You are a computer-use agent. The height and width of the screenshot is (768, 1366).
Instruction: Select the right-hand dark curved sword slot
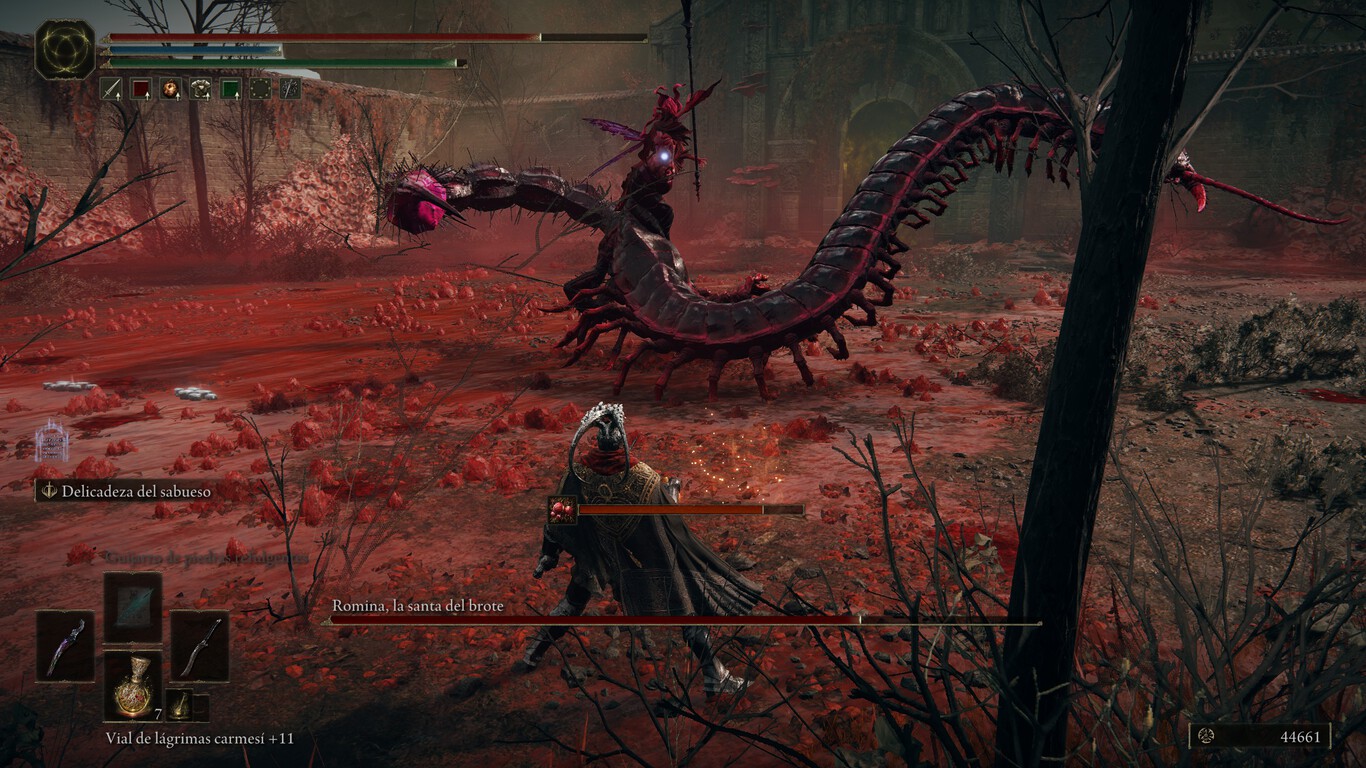tap(199, 646)
